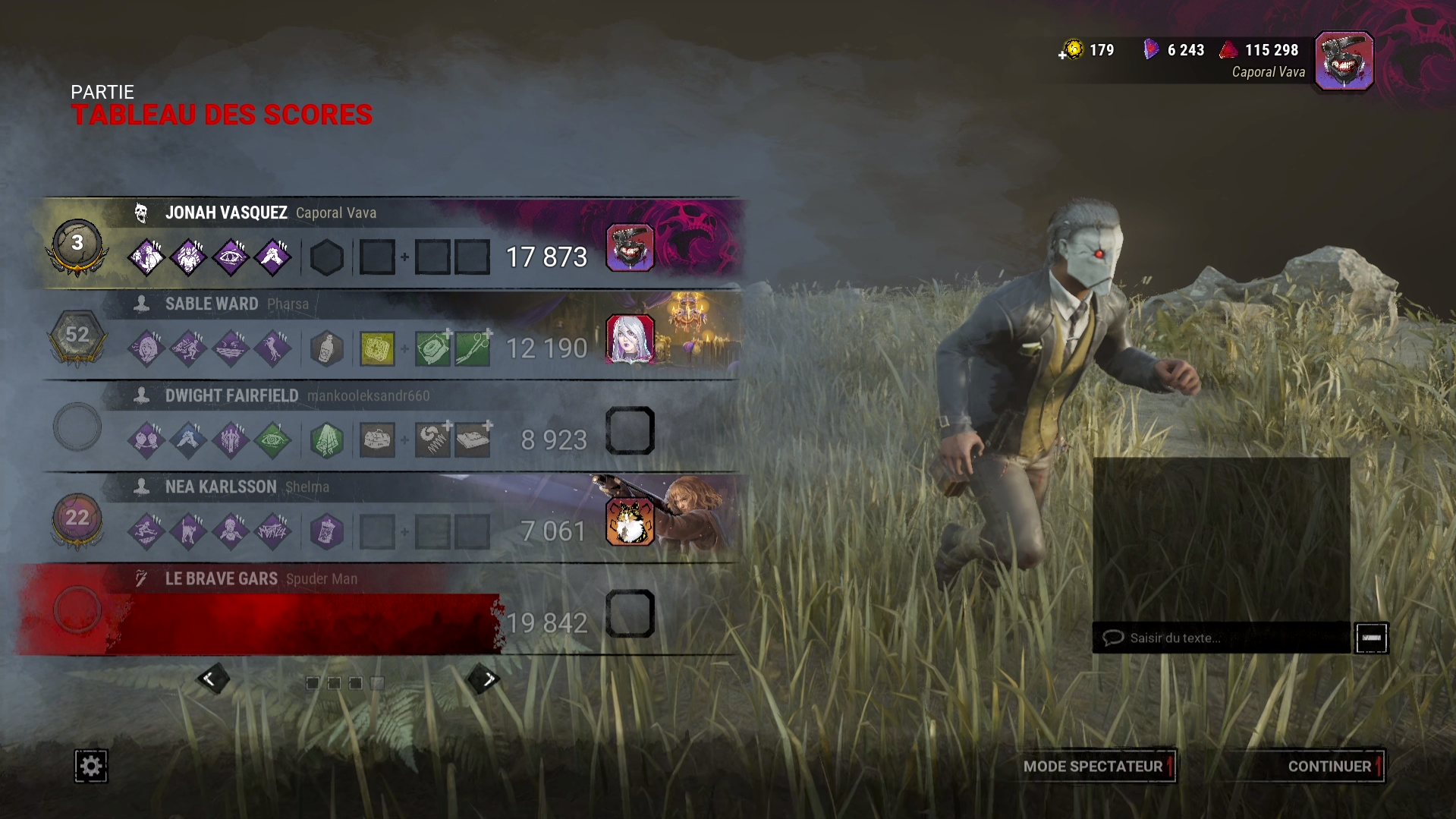Click Sable Ward's yellow item slot
Viewport: 1456px width, 819px height.
pyautogui.click(x=377, y=349)
